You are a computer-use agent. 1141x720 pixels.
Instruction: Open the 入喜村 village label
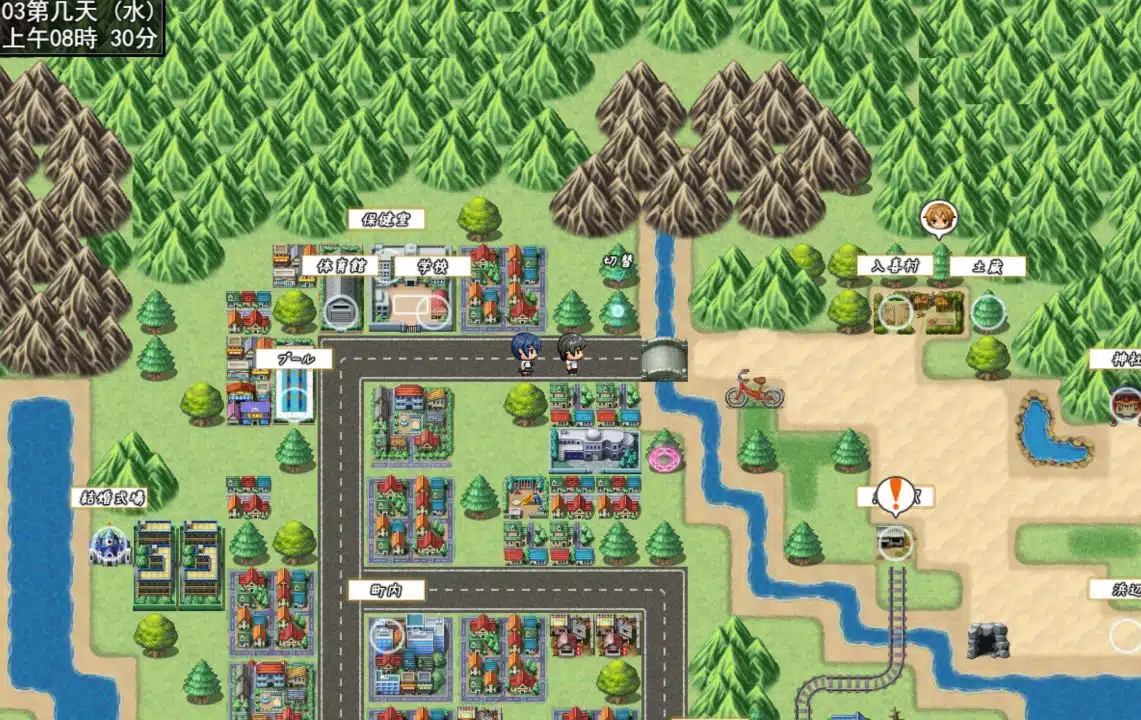coord(894,266)
